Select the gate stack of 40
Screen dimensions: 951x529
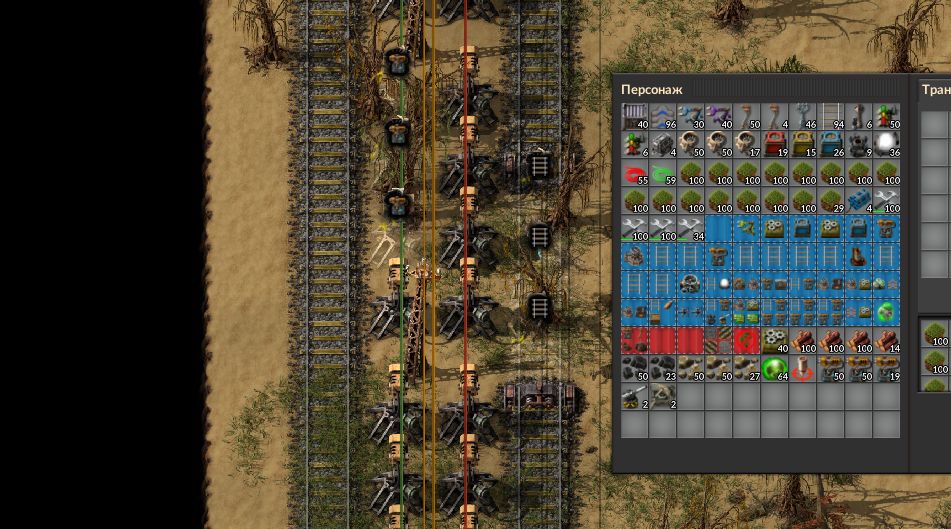(635, 117)
